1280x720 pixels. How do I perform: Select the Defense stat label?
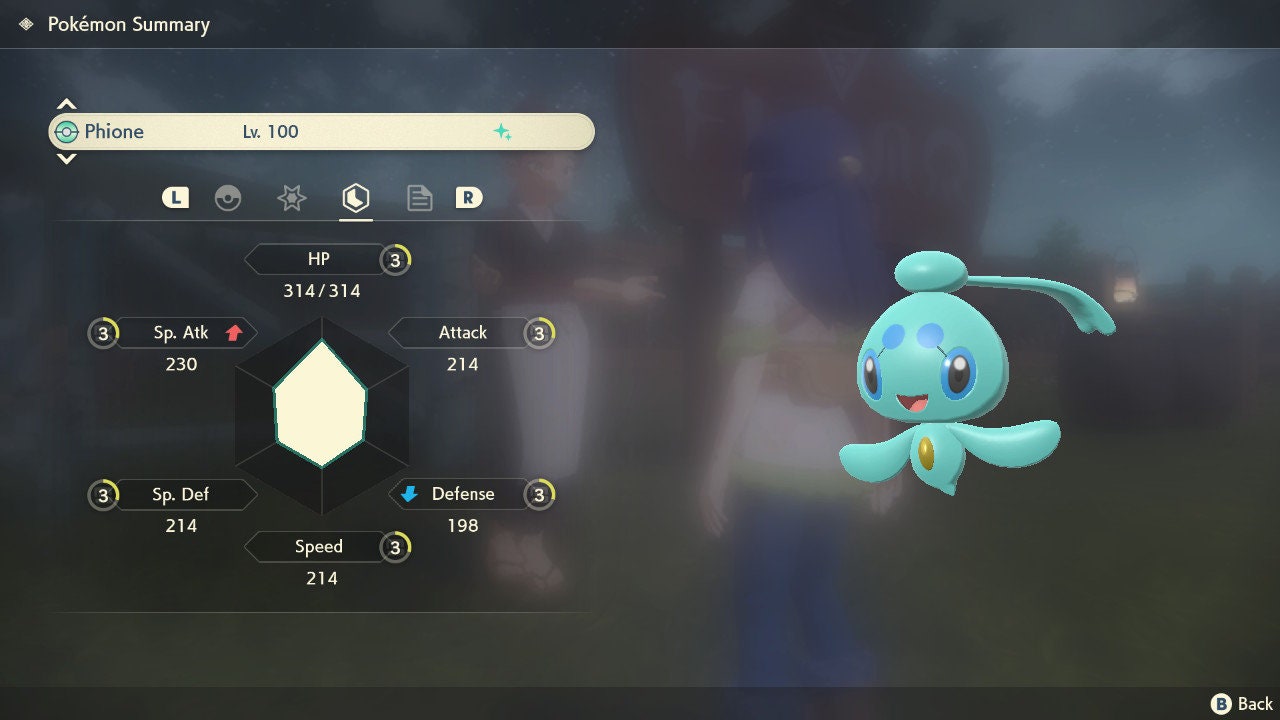(460, 495)
